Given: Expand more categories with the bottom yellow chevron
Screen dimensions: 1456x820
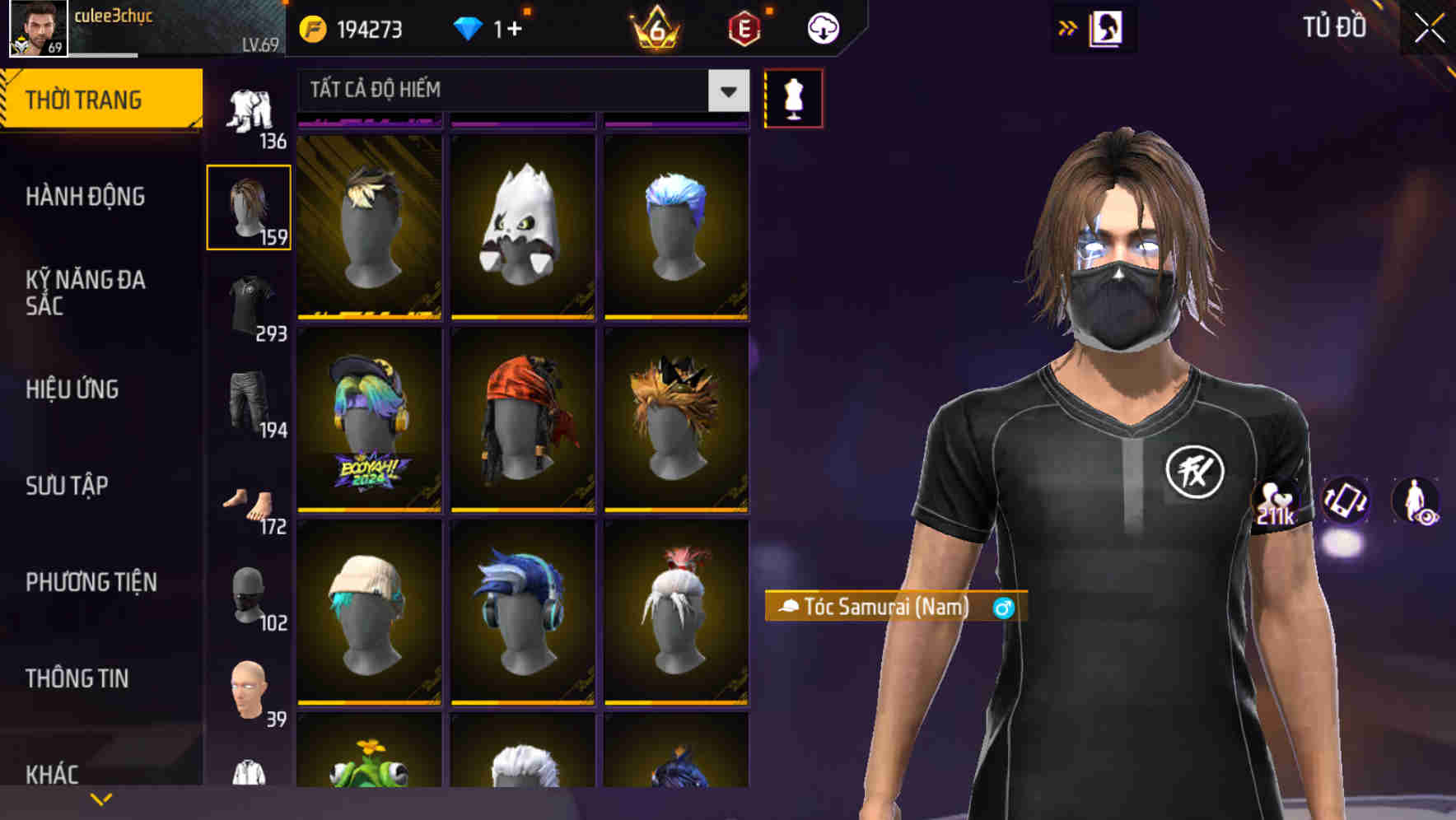Looking at the screenshot, I should pos(101,798).
